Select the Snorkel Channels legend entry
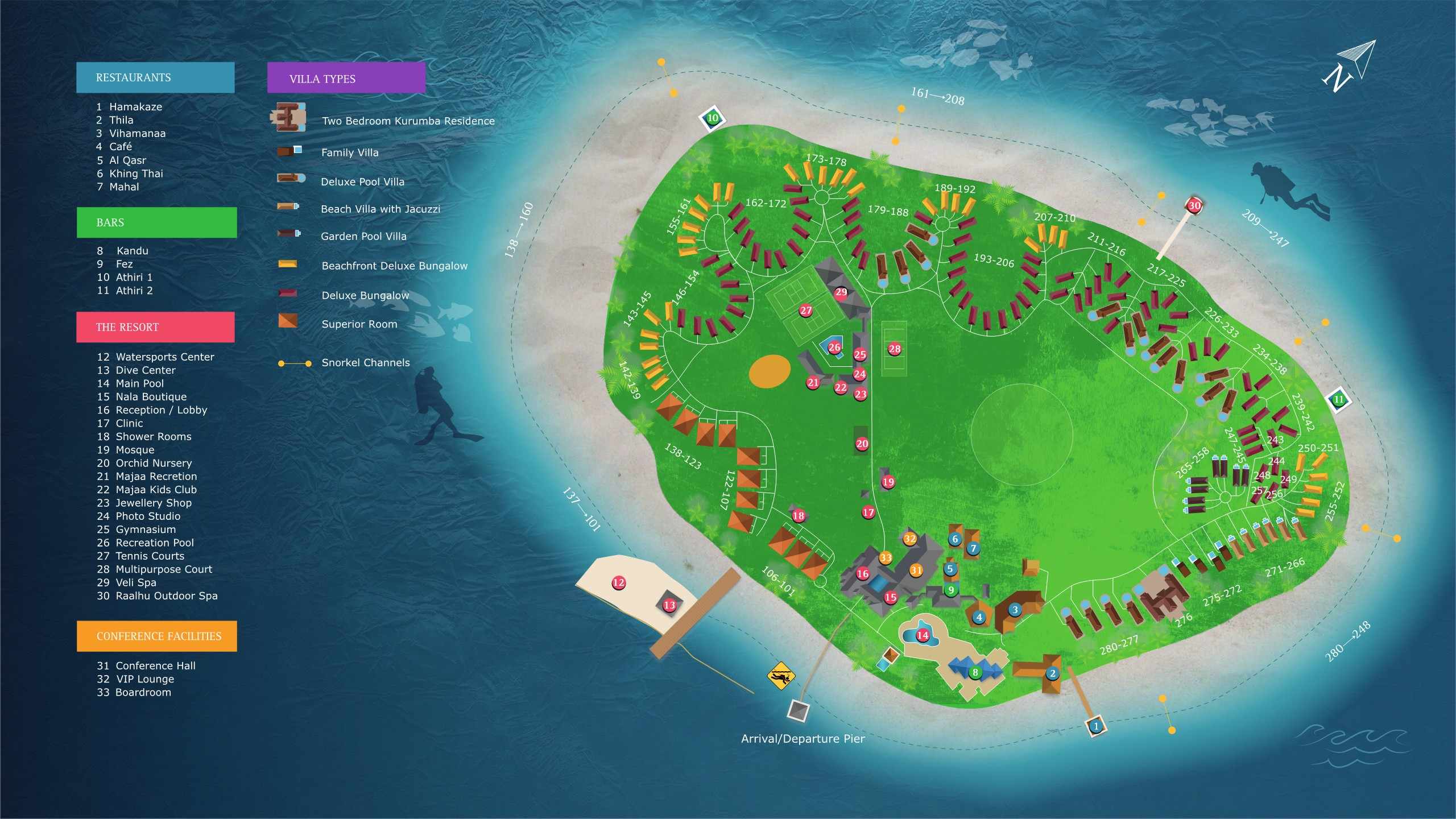This screenshot has height=819, width=1456. pyautogui.click(x=365, y=363)
